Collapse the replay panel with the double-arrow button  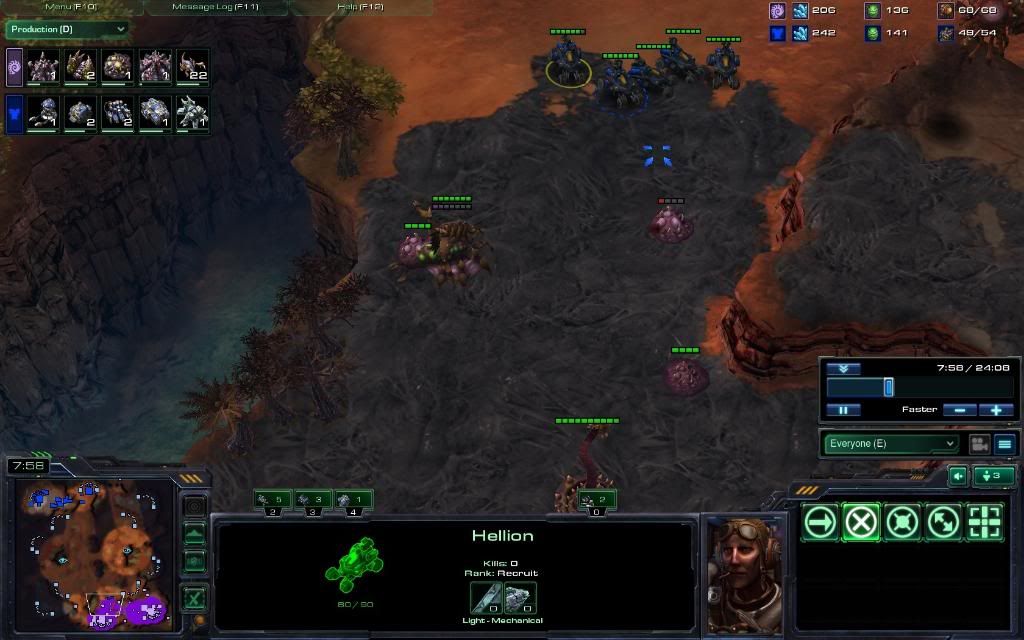tap(843, 369)
